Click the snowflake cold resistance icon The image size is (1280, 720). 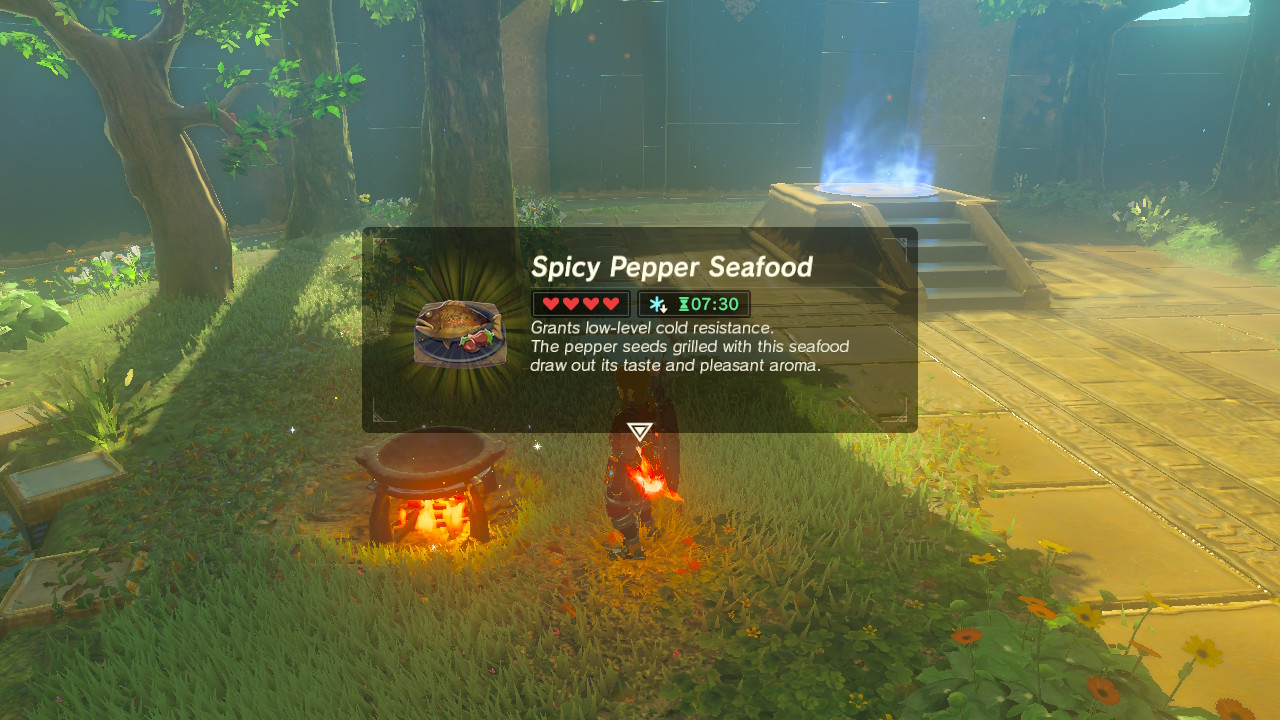click(656, 303)
